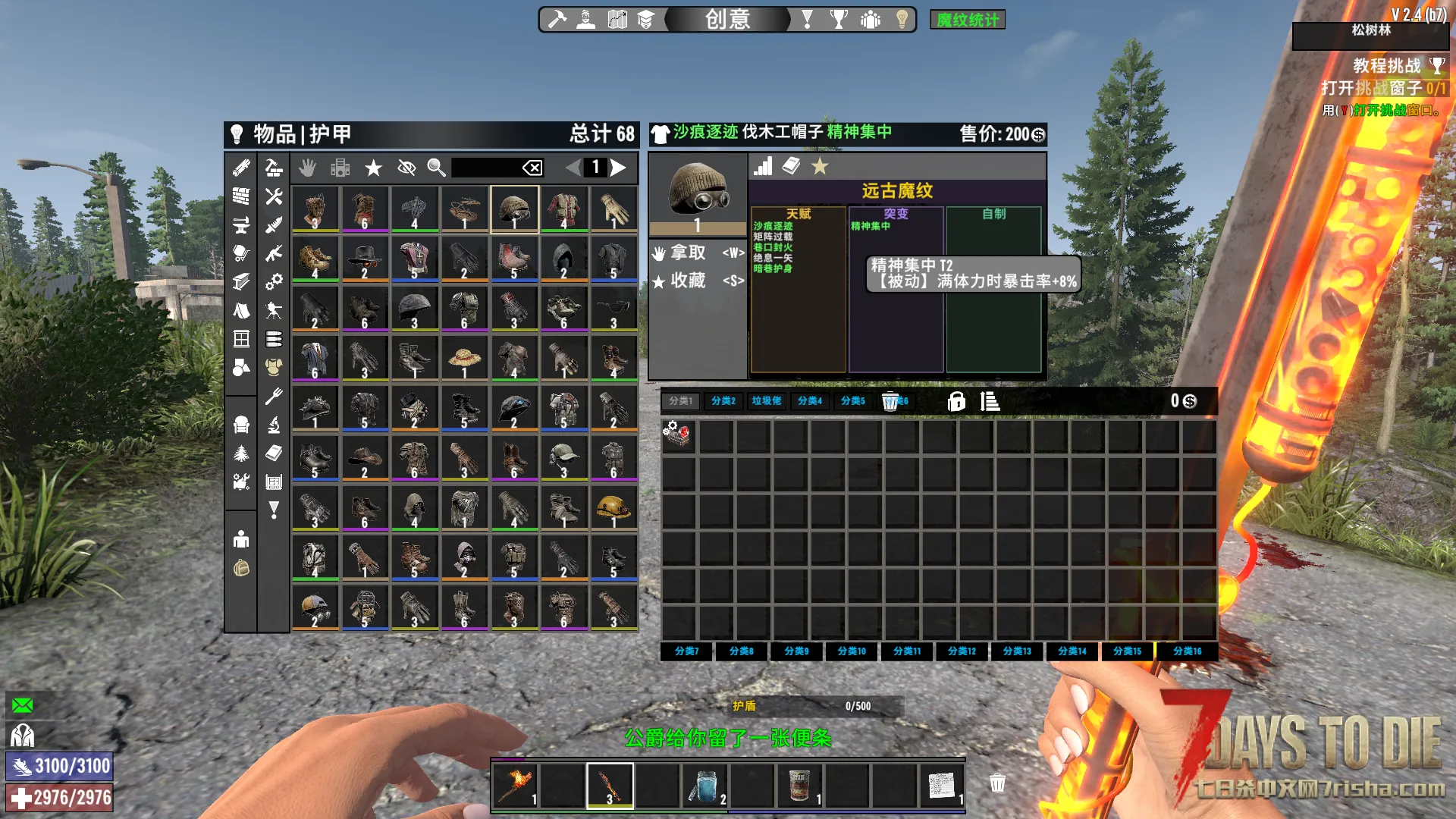1456x819 pixels.
Task: Open the players group tab
Action: (871, 19)
